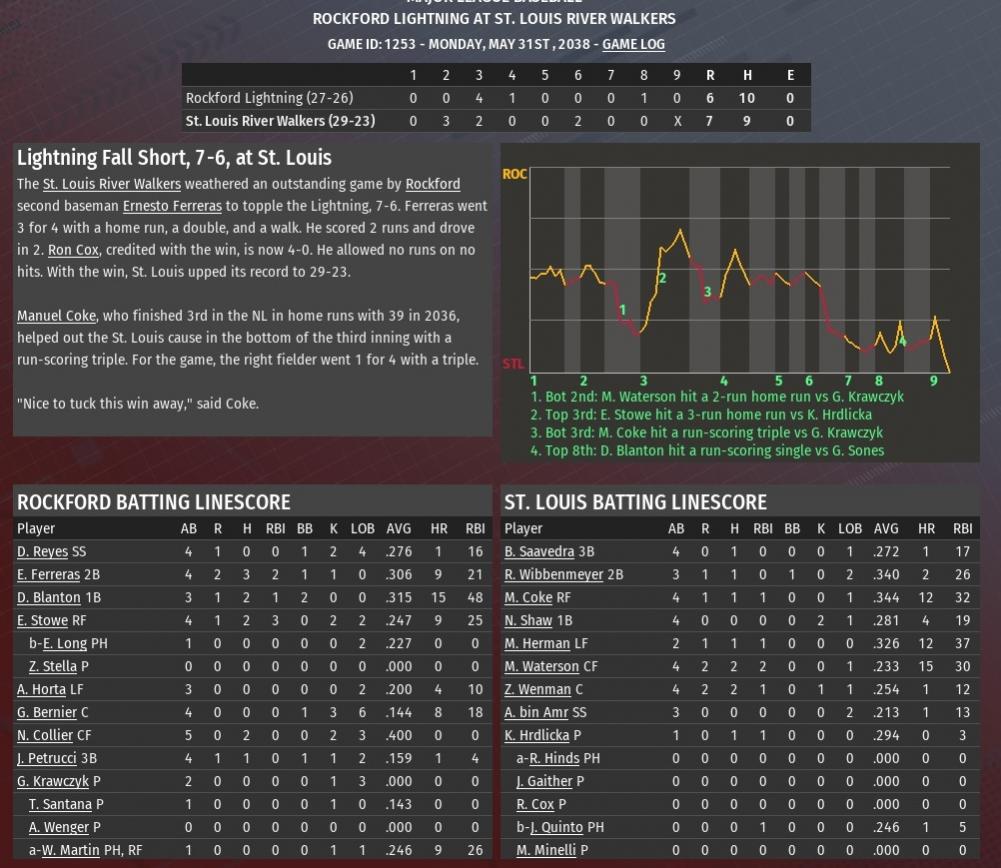Select R. Wibbenmeyer's player link
The width and height of the screenshot is (1001, 868).
(553, 574)
